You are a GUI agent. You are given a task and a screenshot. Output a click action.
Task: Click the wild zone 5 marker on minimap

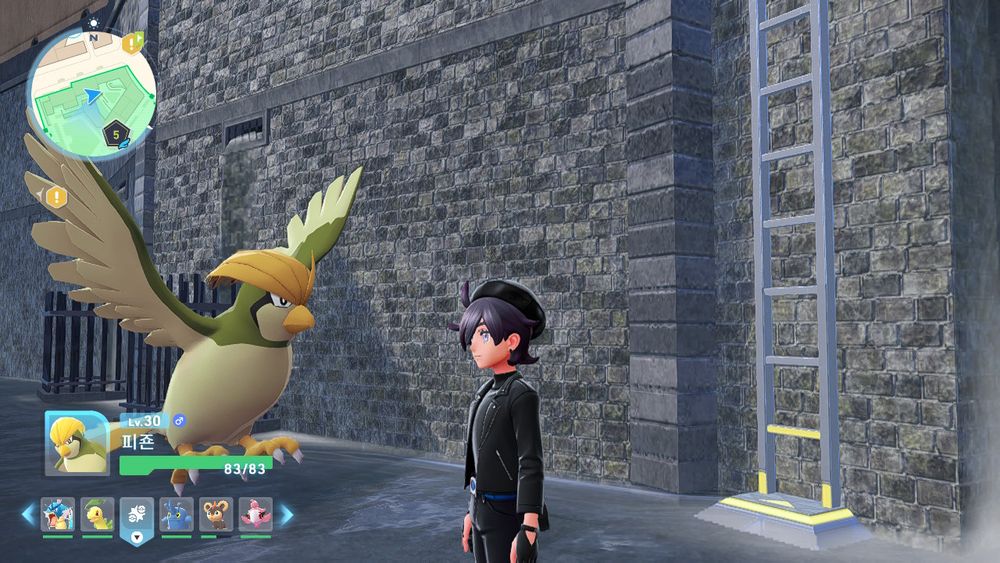[116, 132]
